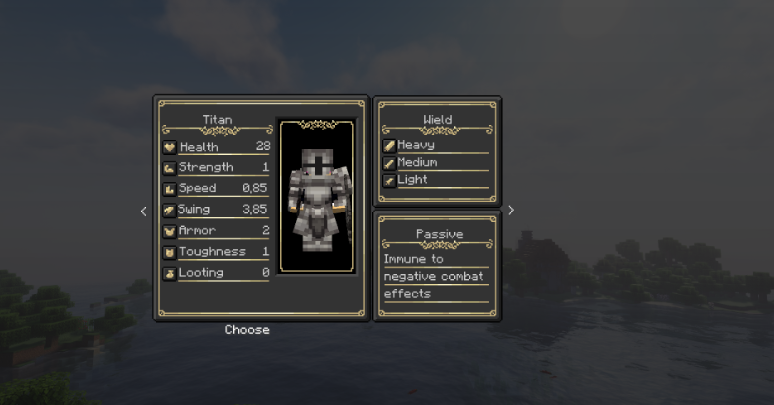Viewport: 774px width, 405px height.
Task: Go to the previous class with left arrow
Action: point(143,211)
